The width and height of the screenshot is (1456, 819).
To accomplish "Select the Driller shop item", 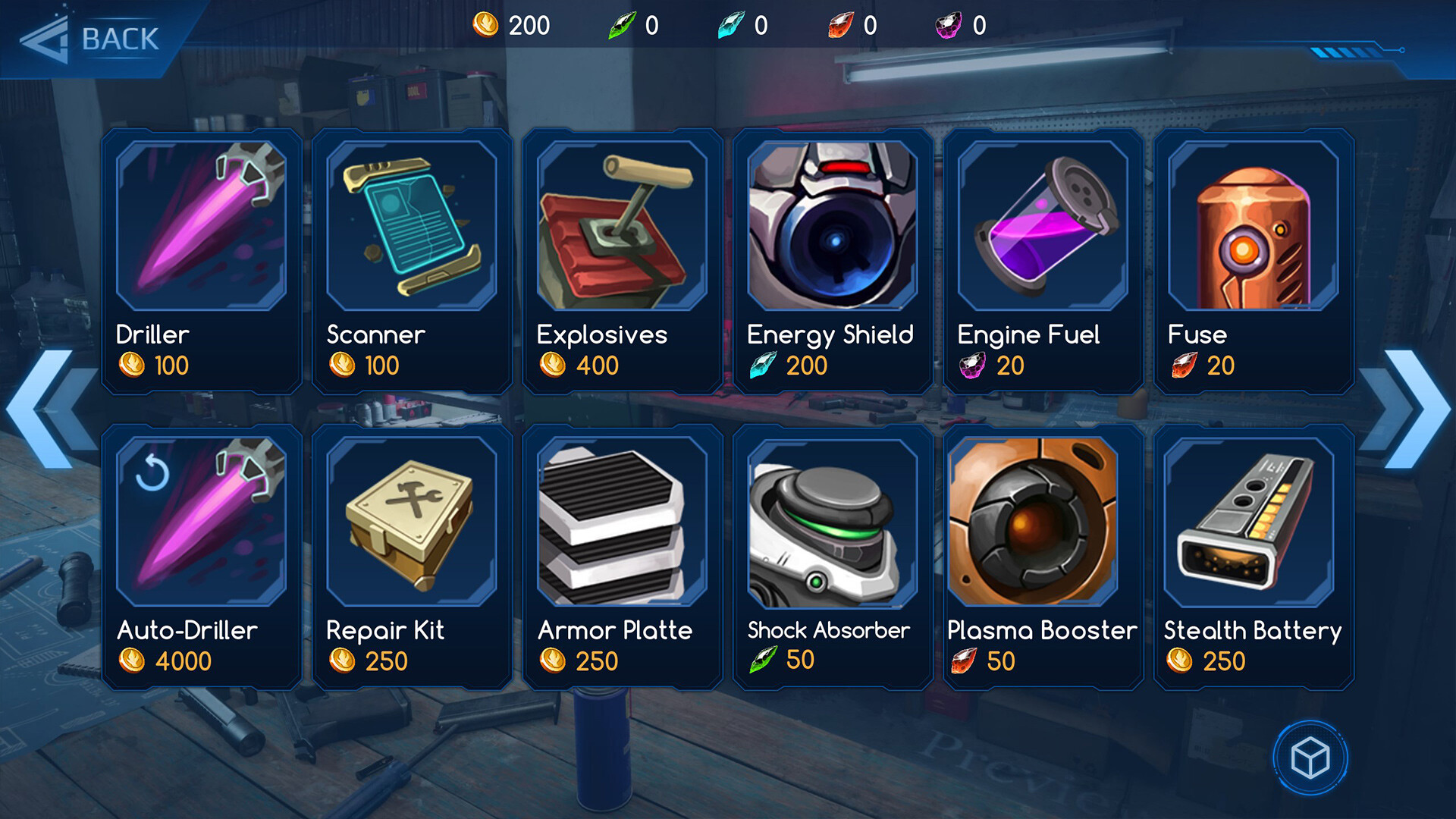I will pos(202,260).
